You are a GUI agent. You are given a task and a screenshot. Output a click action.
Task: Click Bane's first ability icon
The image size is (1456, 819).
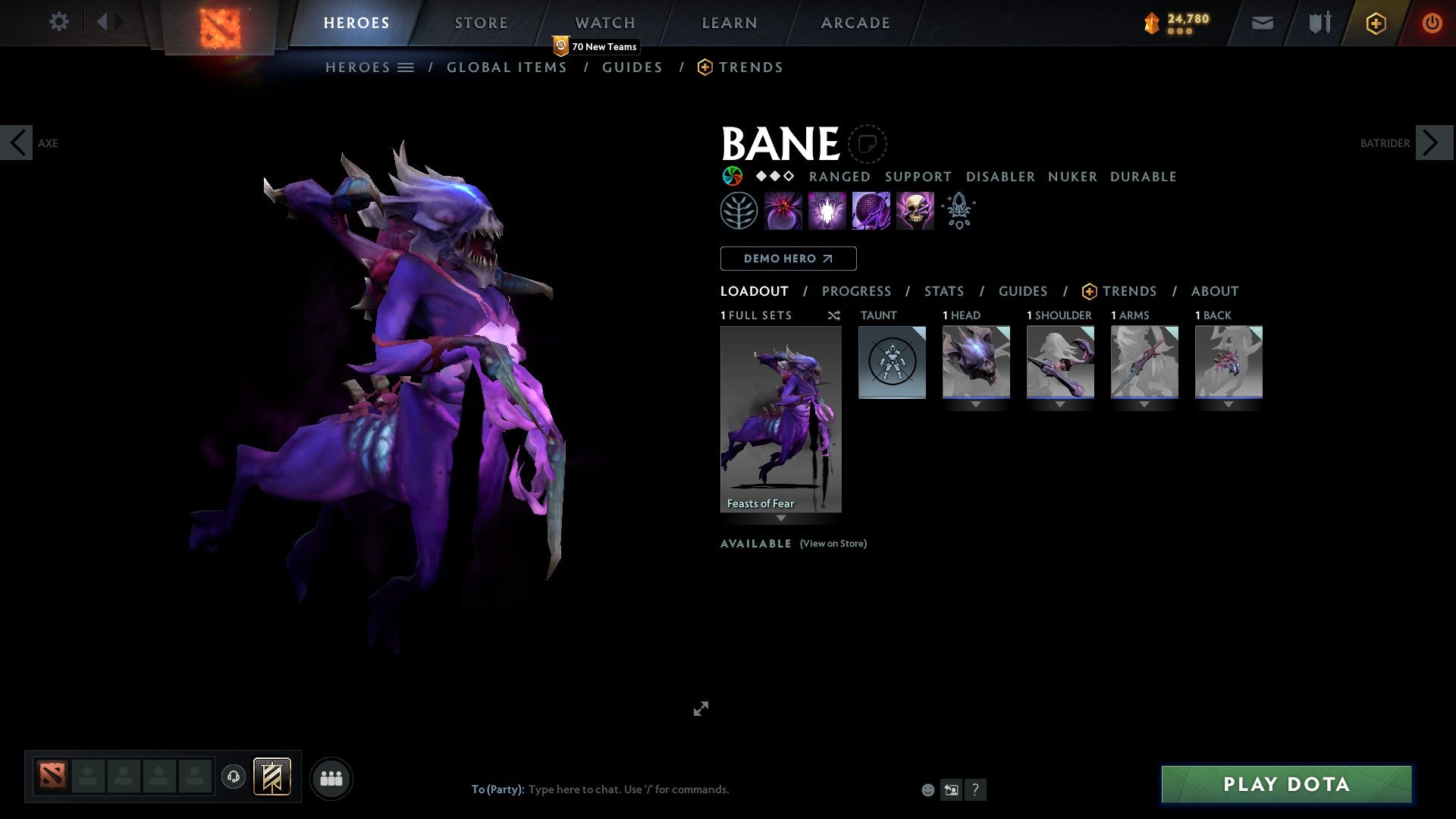coord(783,210)
